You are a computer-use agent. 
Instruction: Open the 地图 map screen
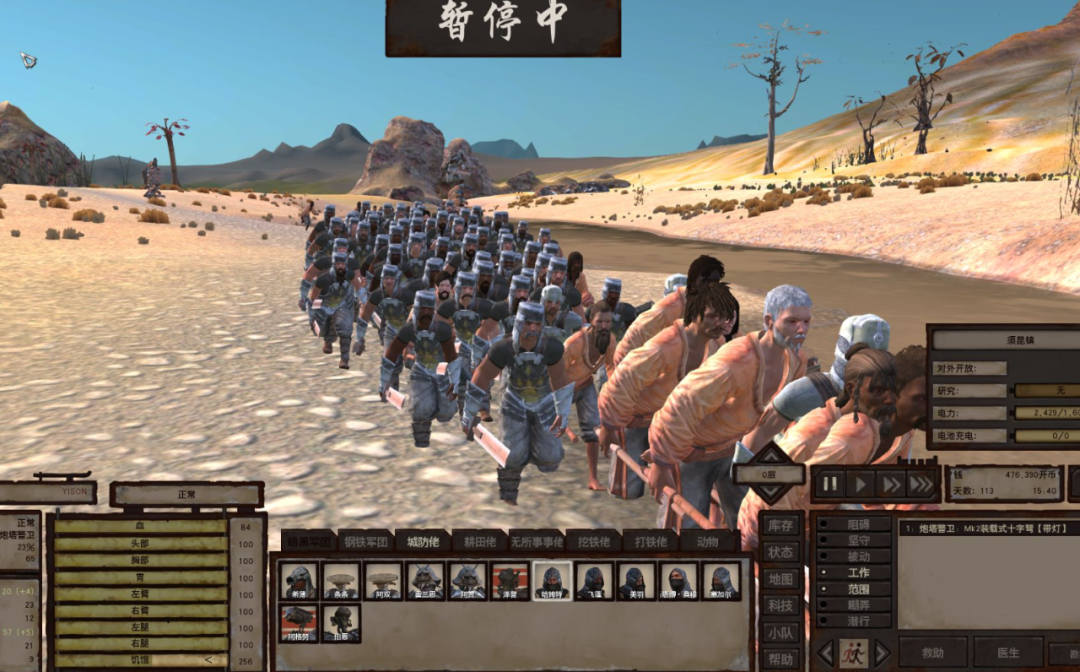780,579
